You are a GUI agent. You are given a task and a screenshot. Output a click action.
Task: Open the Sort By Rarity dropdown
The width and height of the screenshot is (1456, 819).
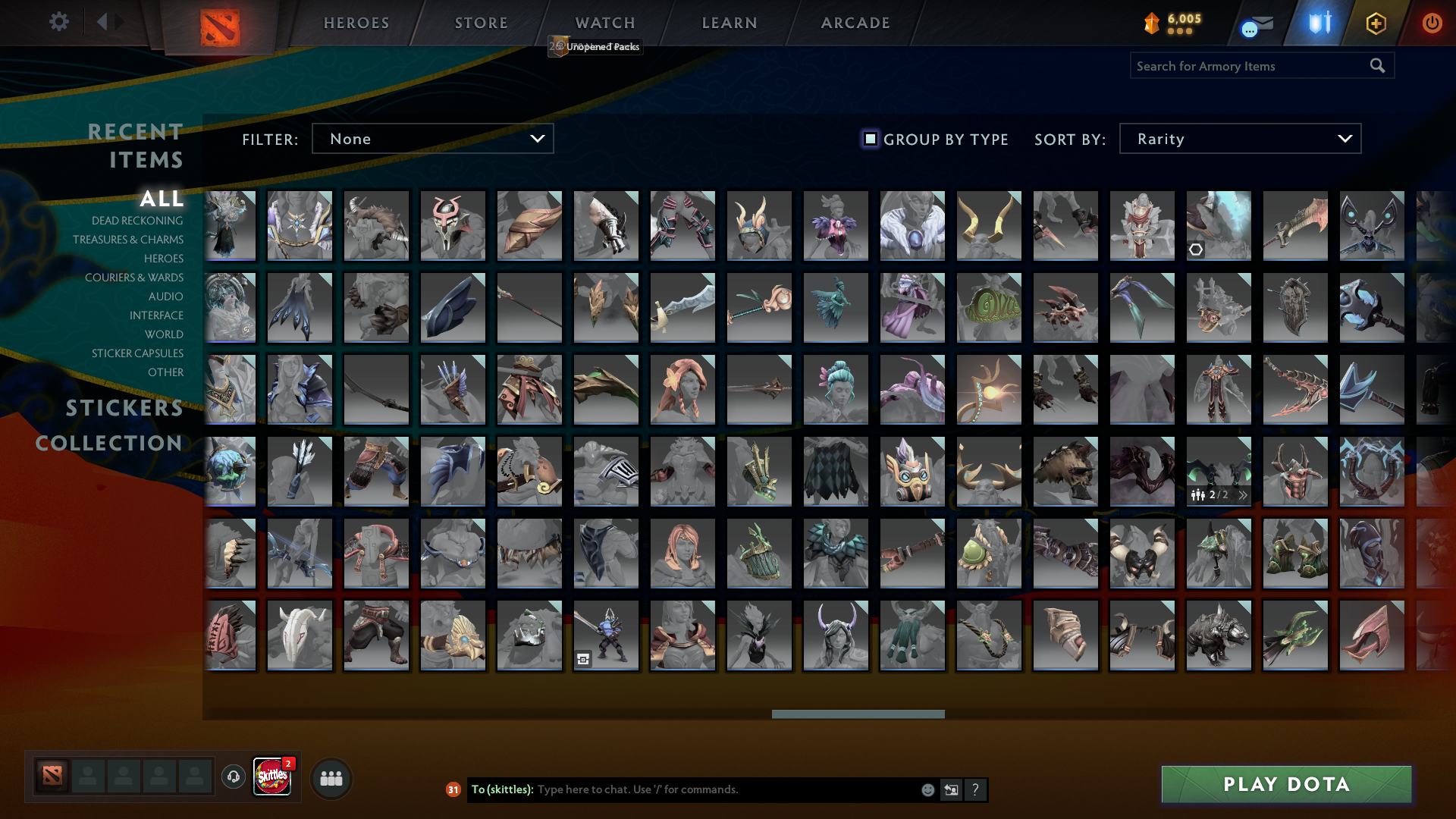(1239, 138)
